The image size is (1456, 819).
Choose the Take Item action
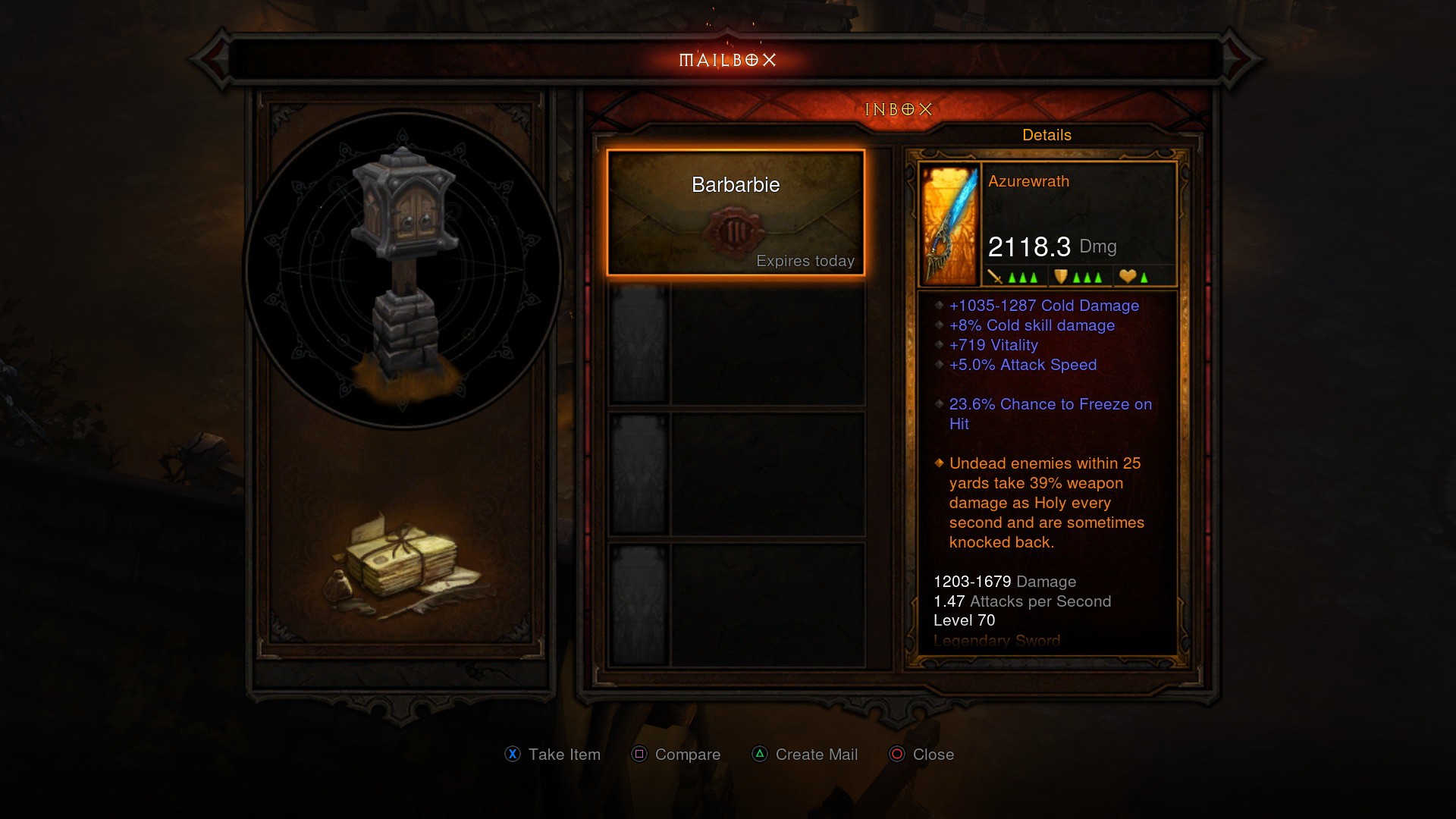click(553, 755)
